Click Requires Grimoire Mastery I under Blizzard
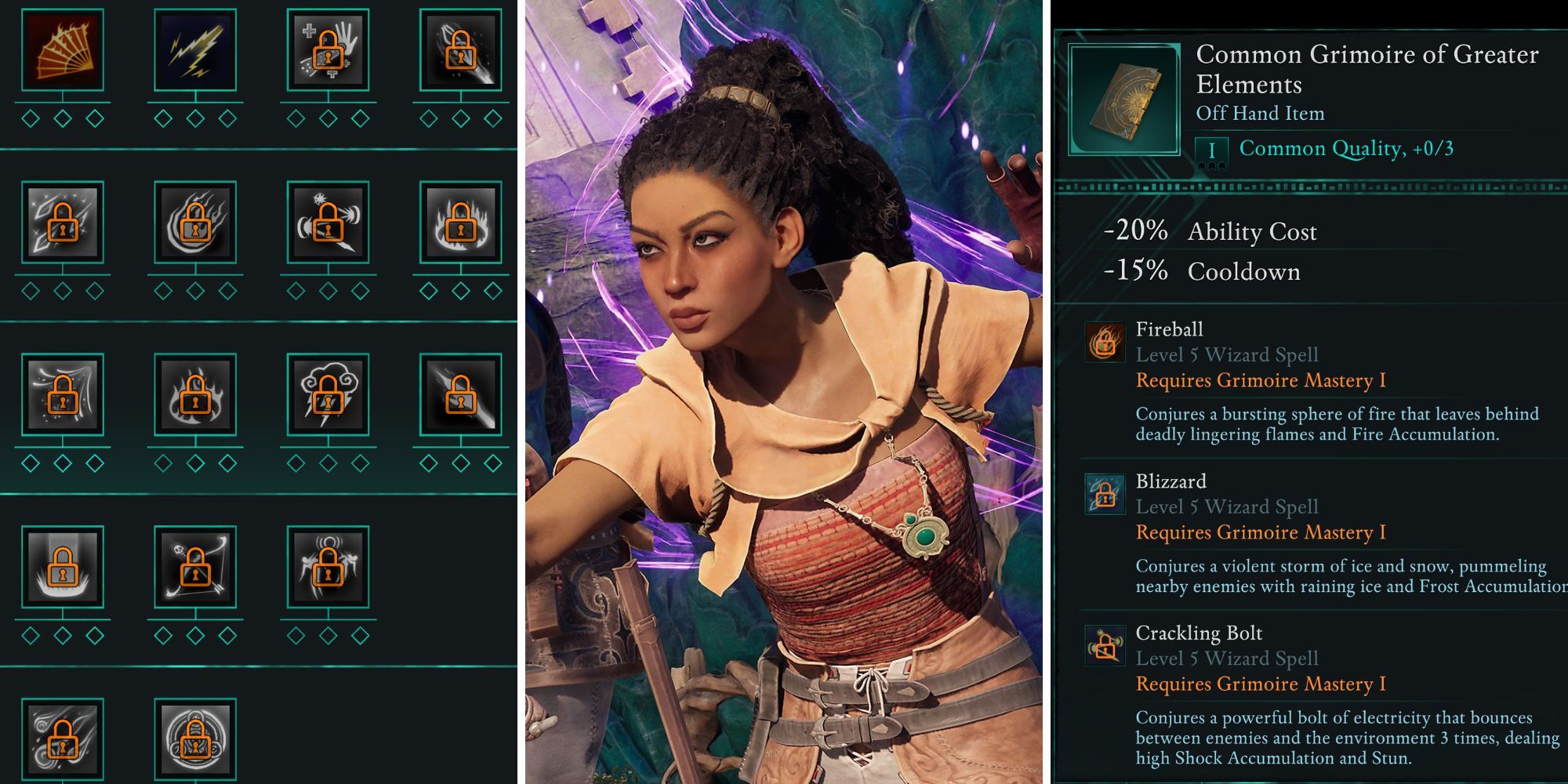Viewport: 1568px width, 784px height. point(1260,533)
